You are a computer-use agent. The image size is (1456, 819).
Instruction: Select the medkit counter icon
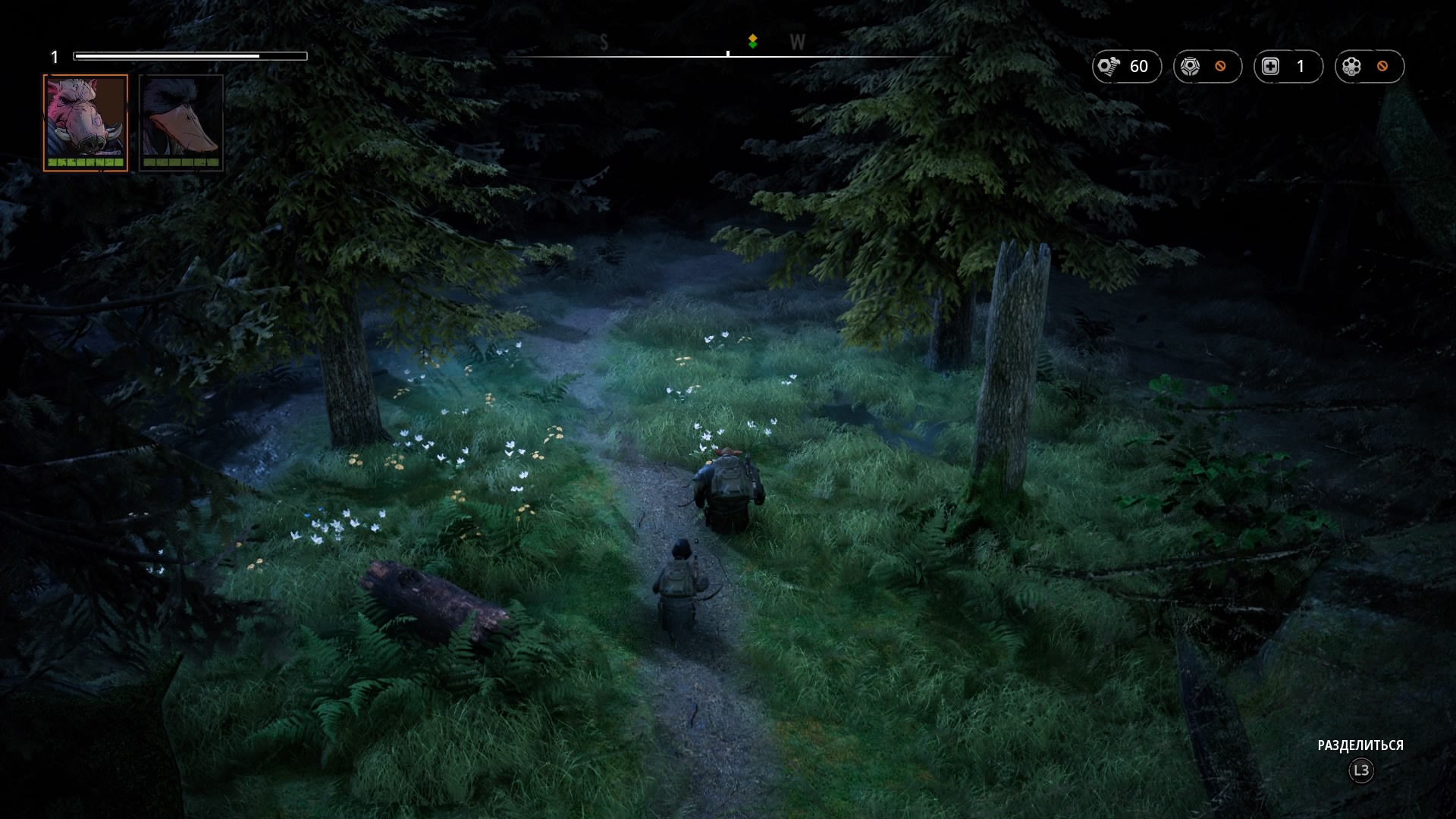[1271, 67]
